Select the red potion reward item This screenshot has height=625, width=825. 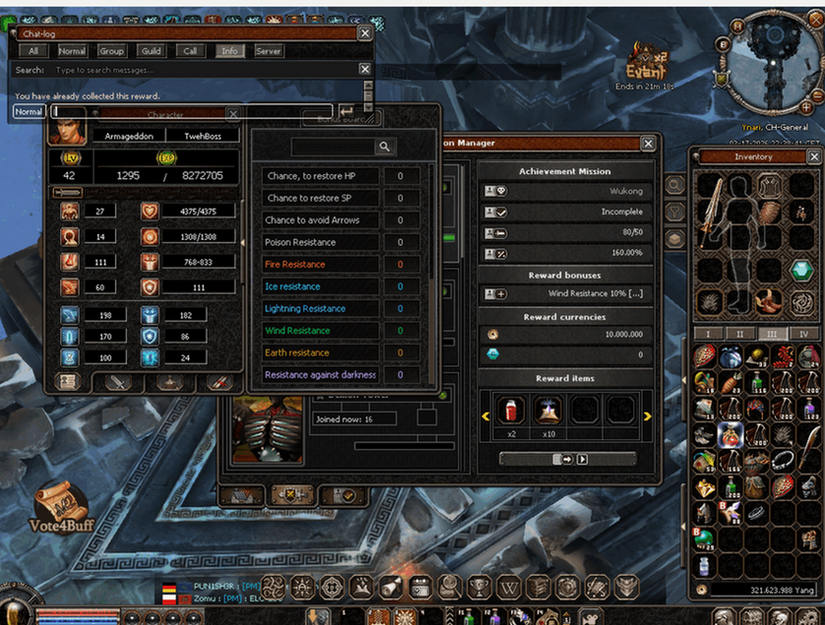click(x=511, y=408)
